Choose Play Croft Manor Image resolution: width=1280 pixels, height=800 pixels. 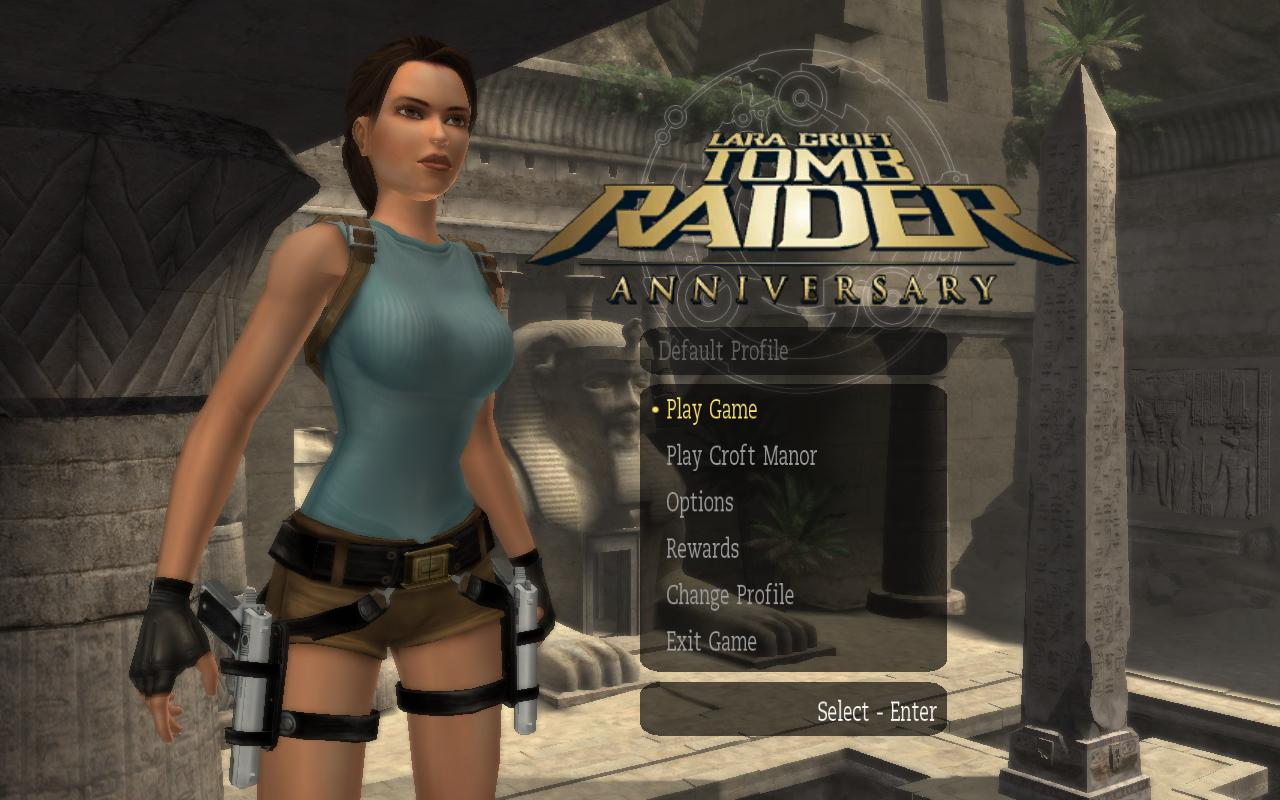point(741,456)
